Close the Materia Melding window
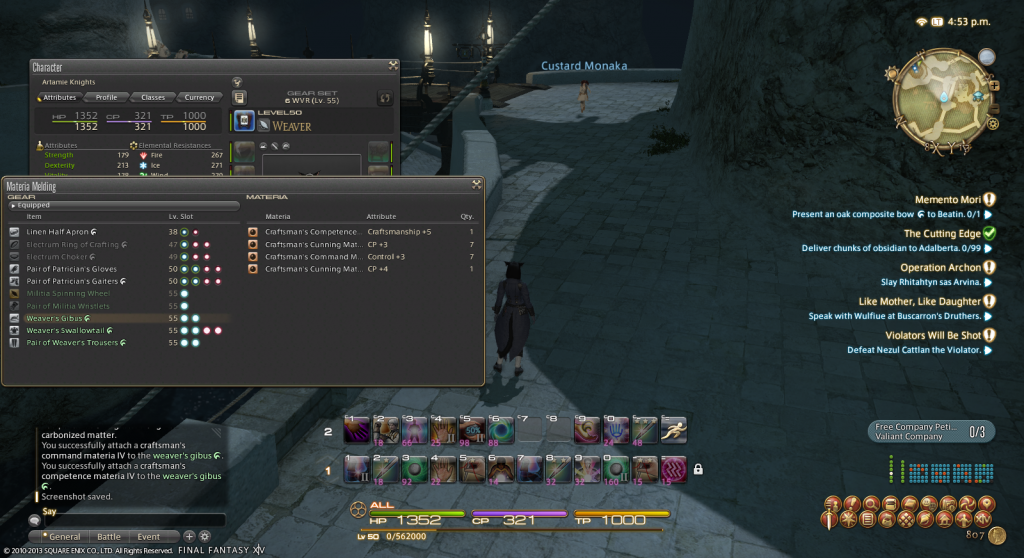The height and width of the screenshot is (558, 1024). click(x=477, y=185)
